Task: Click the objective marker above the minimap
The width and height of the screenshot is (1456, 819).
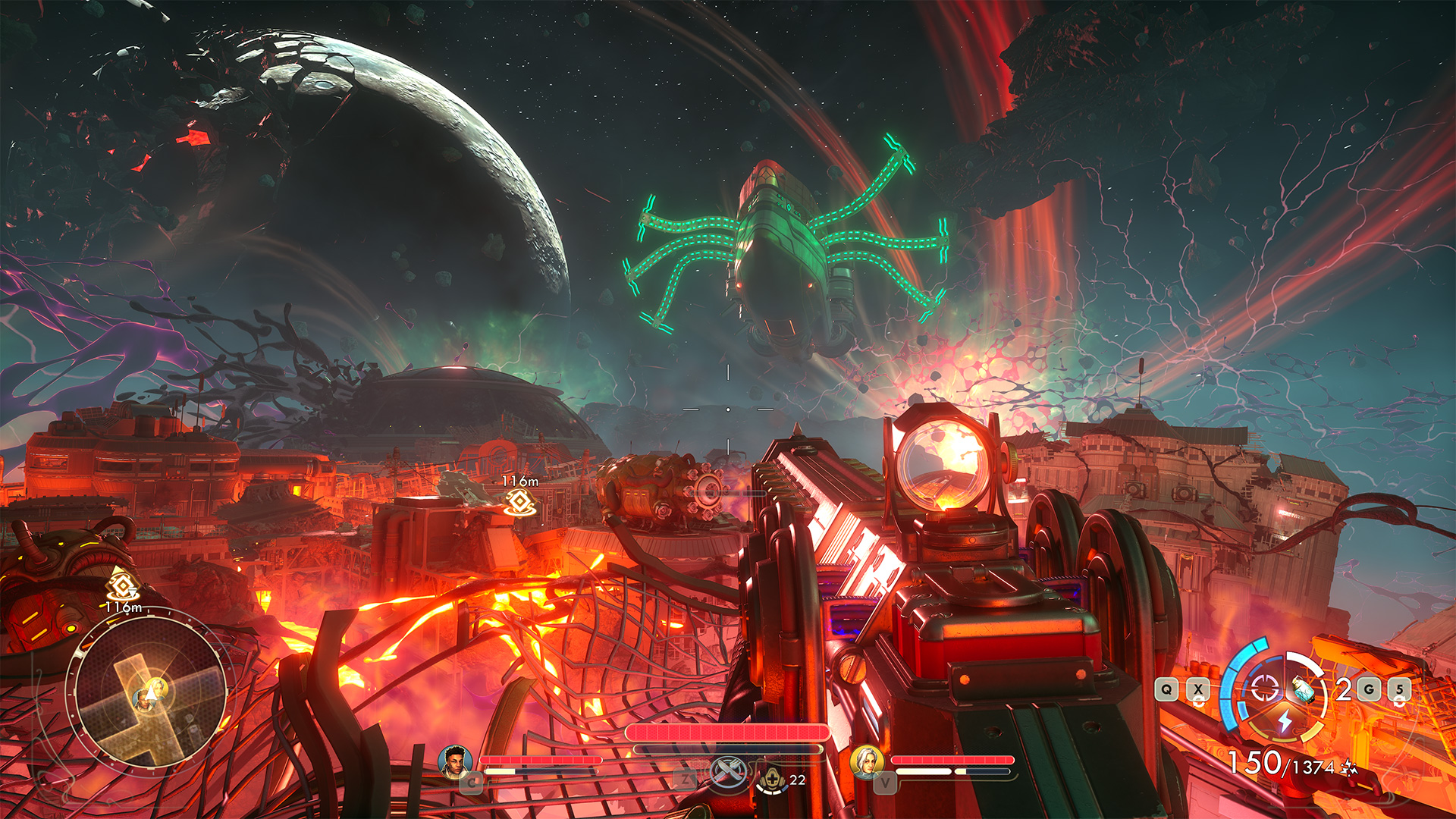Action: coord(121,585)
